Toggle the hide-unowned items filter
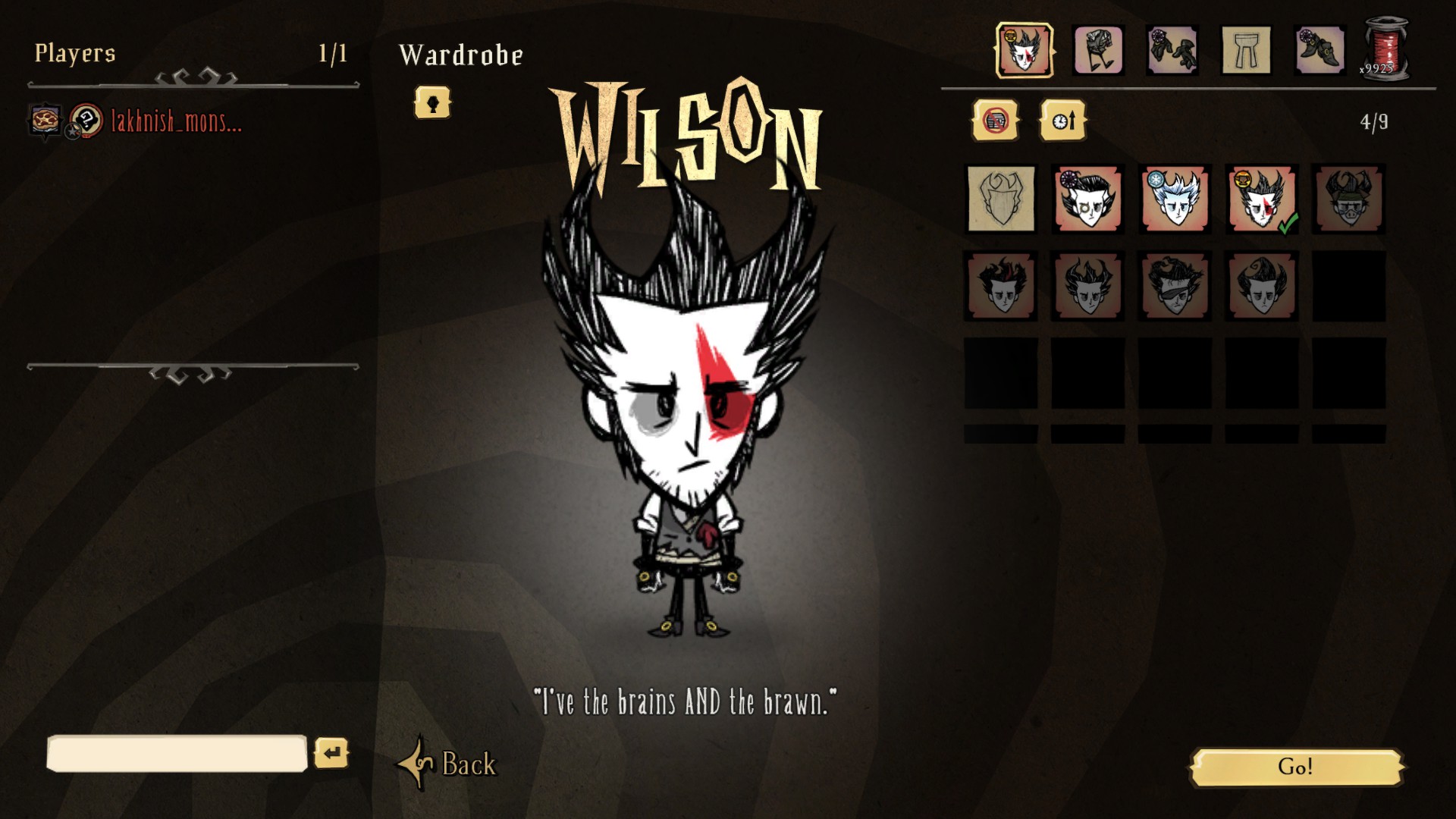This screenshot has width=1456, height=819. coord(993,121)
